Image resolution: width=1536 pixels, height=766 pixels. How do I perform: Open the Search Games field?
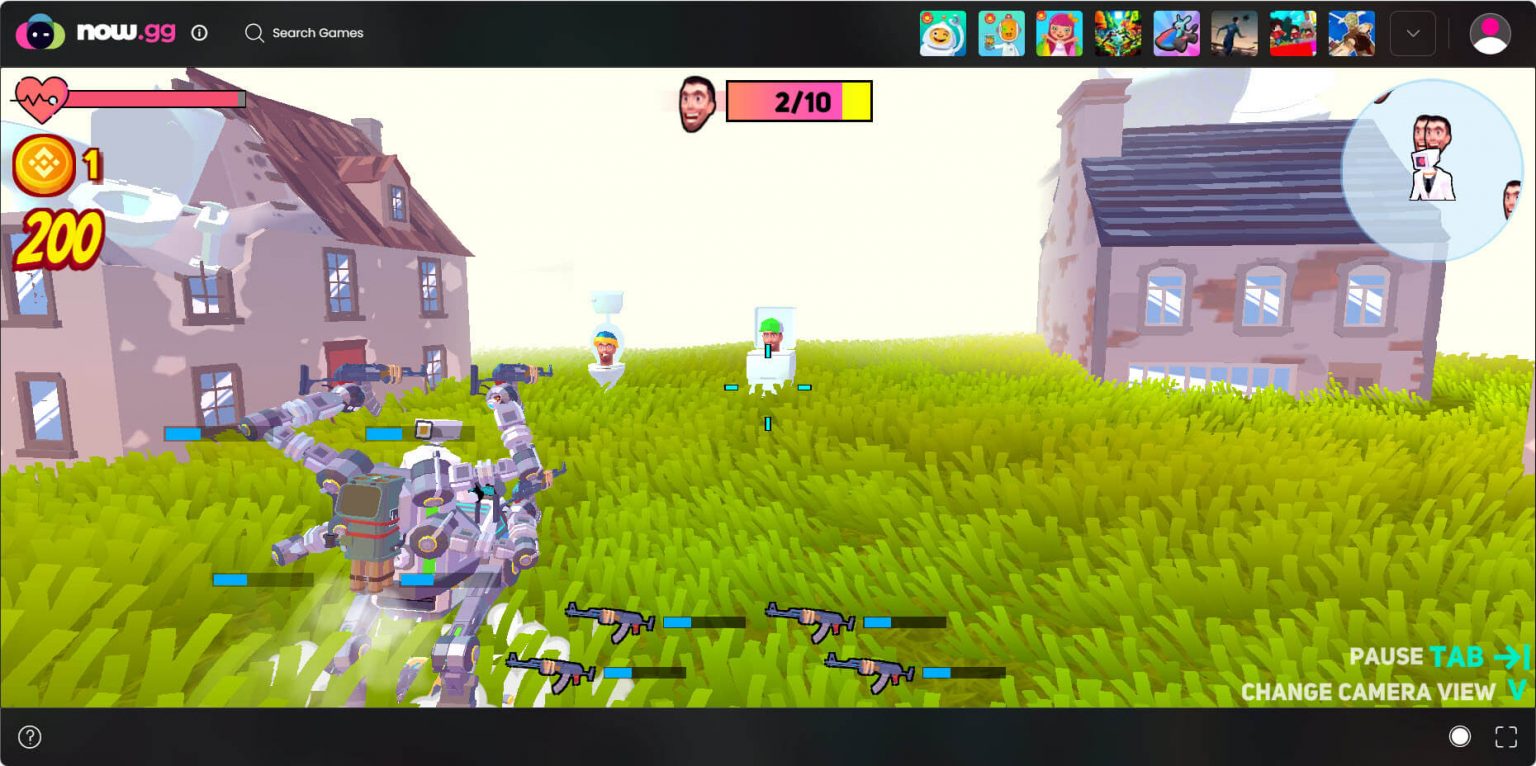pyautogui.click(x=304, y=33)
